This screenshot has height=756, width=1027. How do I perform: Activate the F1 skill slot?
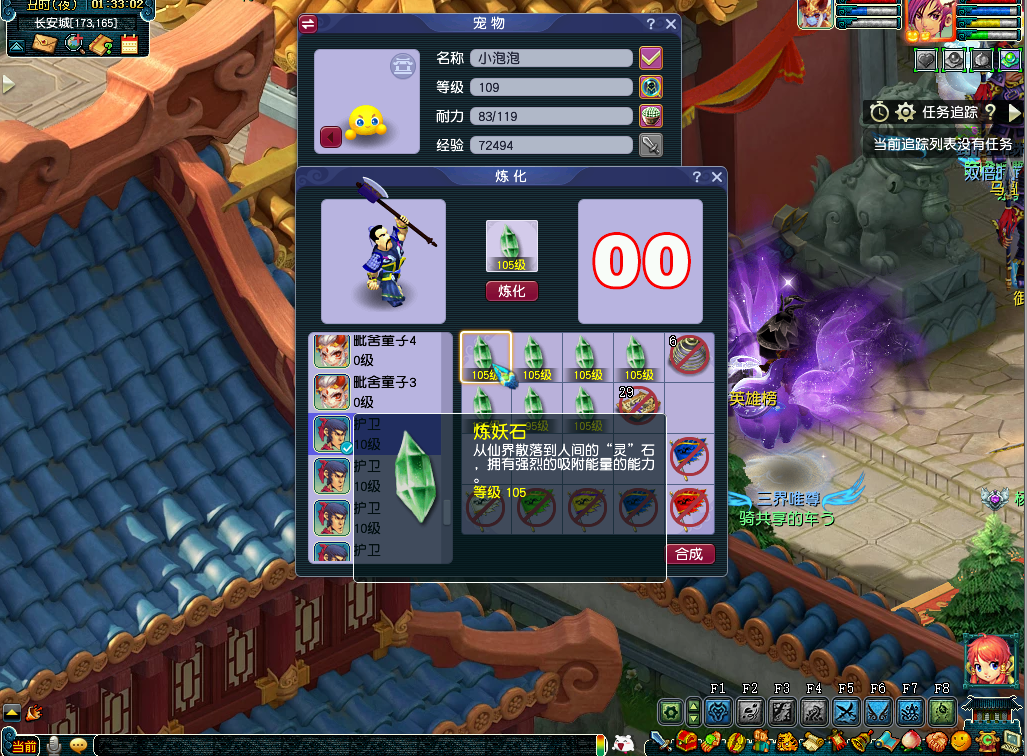click(x=718, y=712)
